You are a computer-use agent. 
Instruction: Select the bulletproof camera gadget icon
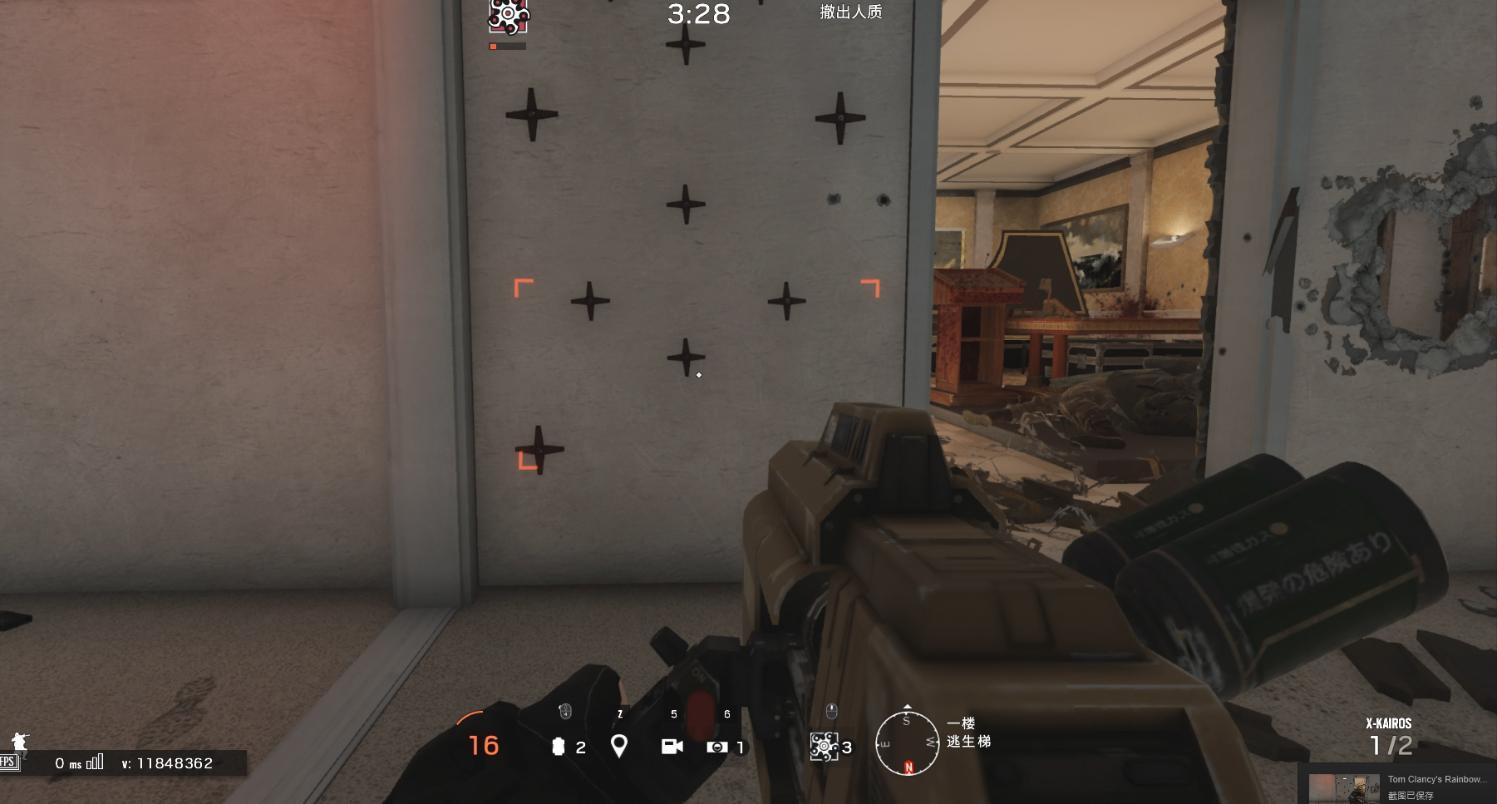[716, 747]
